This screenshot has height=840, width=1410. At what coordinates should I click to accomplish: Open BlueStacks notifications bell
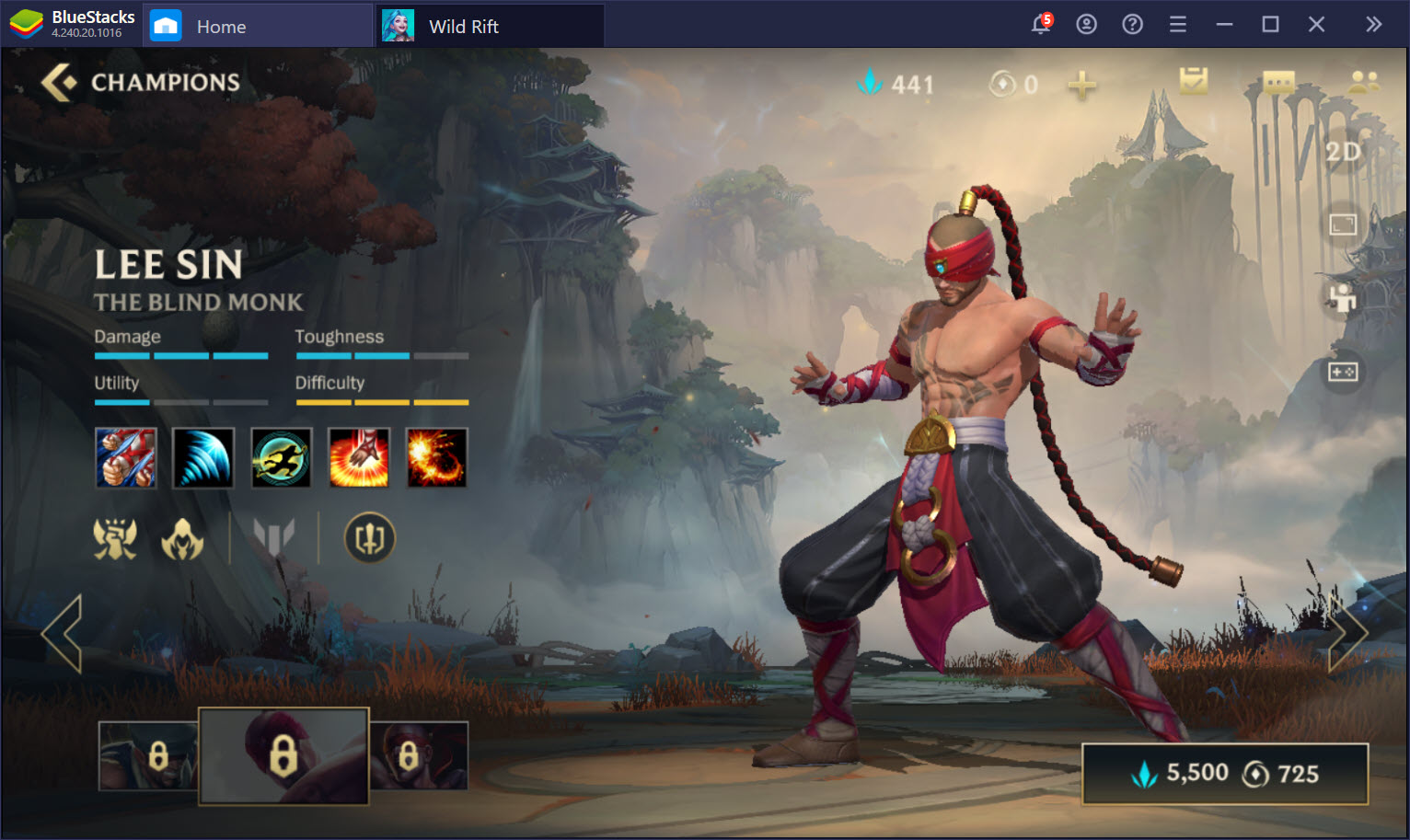coord(1041,25)
